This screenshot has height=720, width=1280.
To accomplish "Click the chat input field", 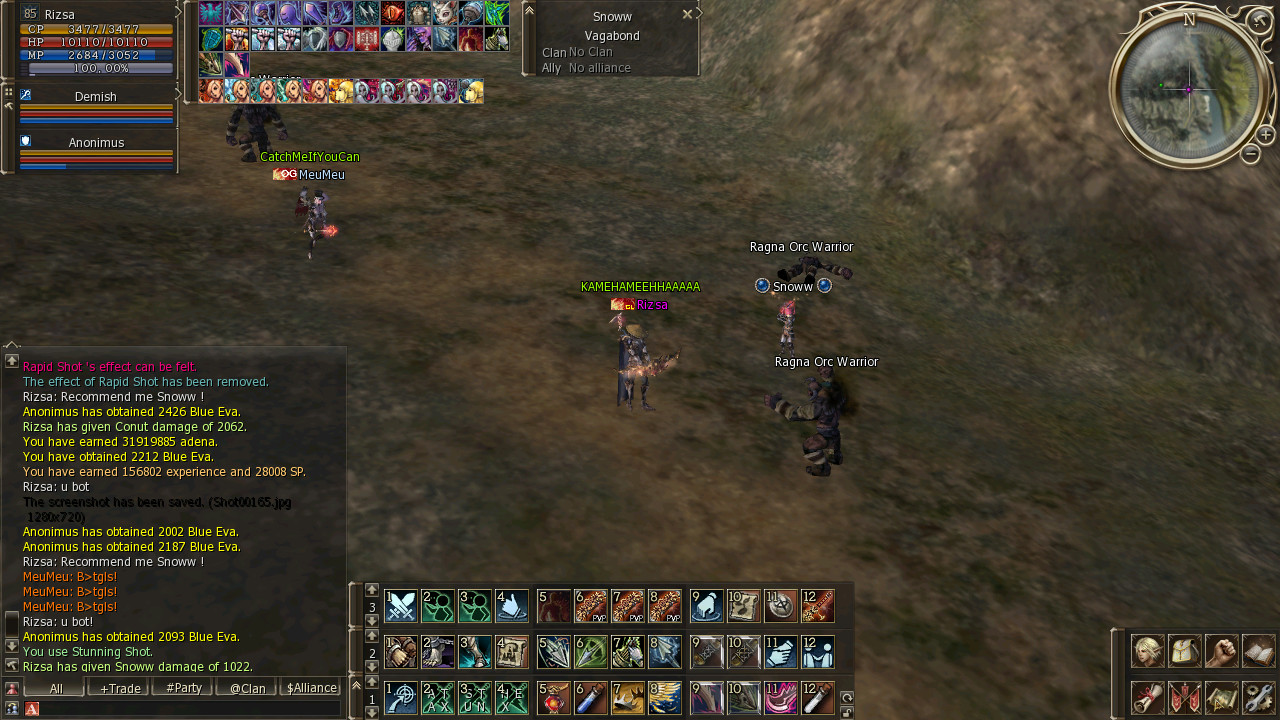I will pyautogui.click(x=190, y=708).
